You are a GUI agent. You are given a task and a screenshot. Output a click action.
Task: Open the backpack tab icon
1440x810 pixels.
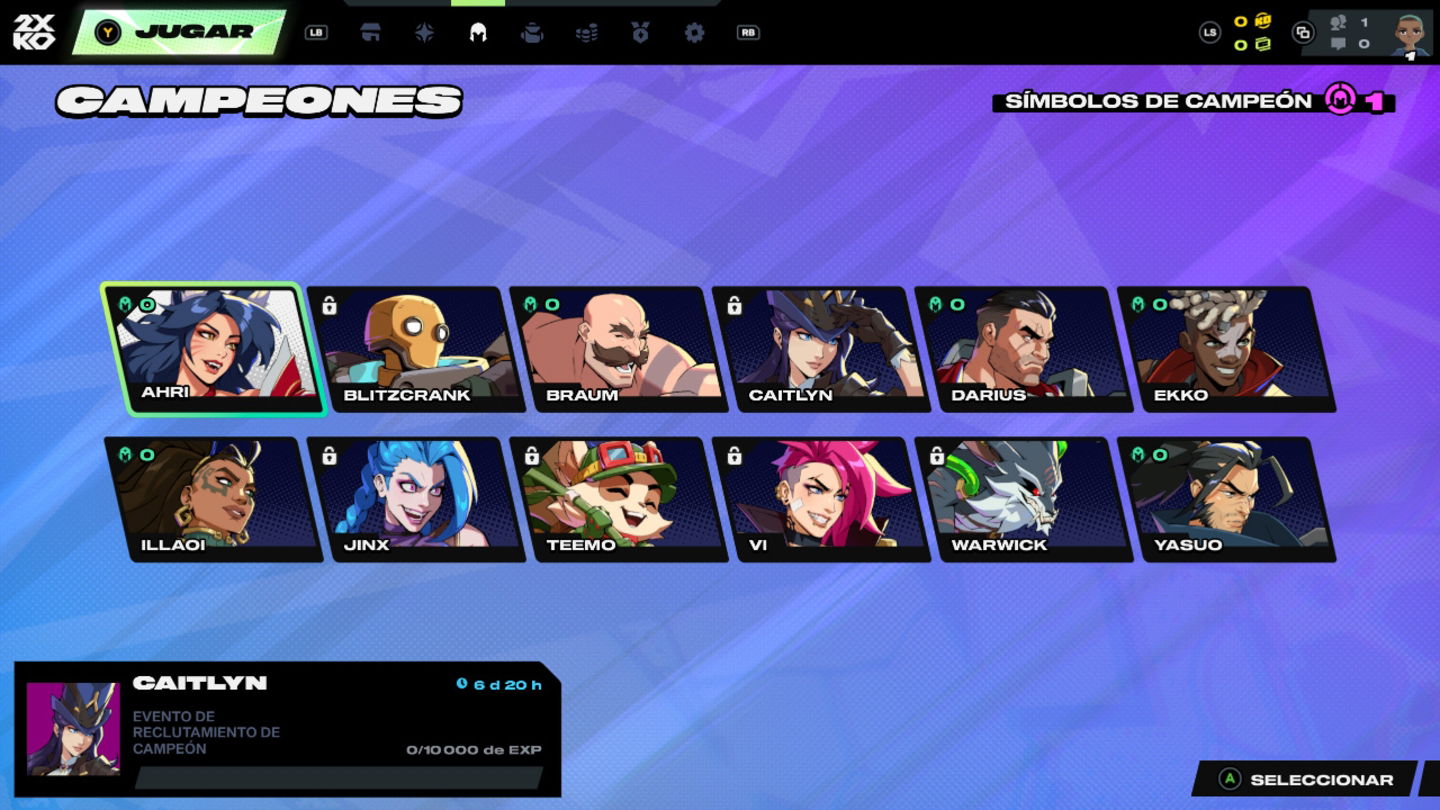(x=532, y=32)
